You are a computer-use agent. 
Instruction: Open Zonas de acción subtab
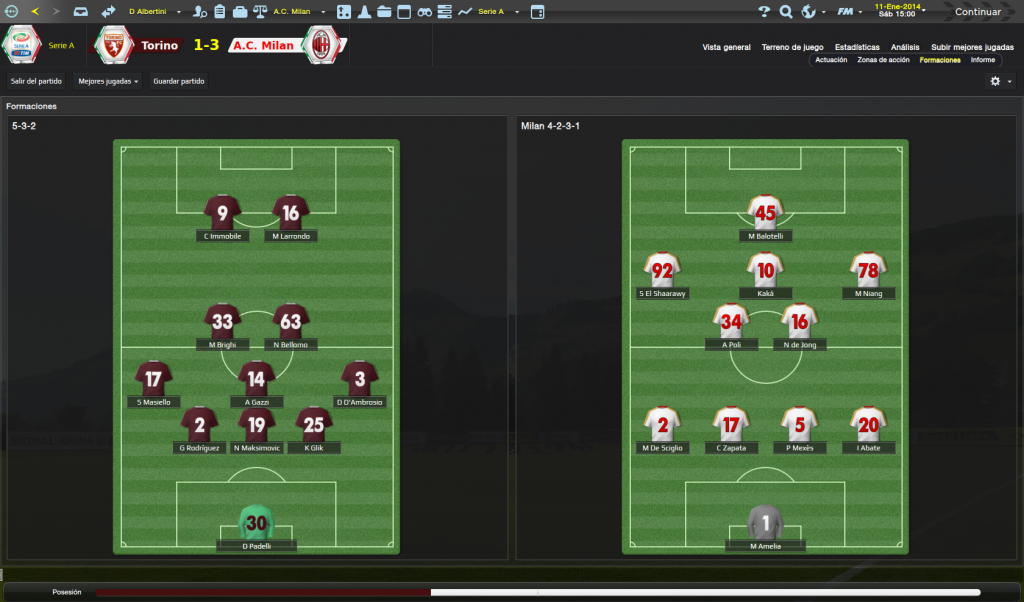tap(884, 60)
